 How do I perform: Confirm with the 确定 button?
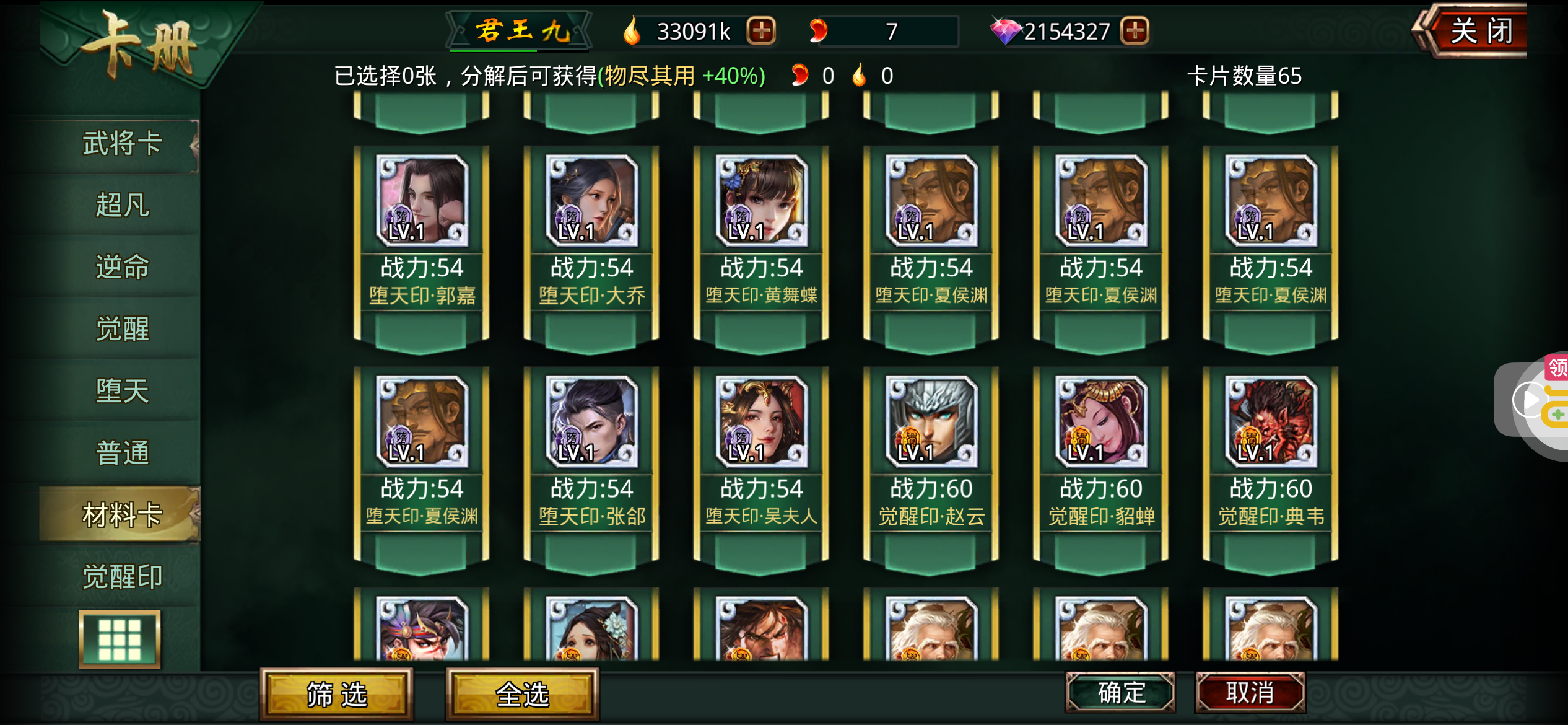click(1120, 692)
